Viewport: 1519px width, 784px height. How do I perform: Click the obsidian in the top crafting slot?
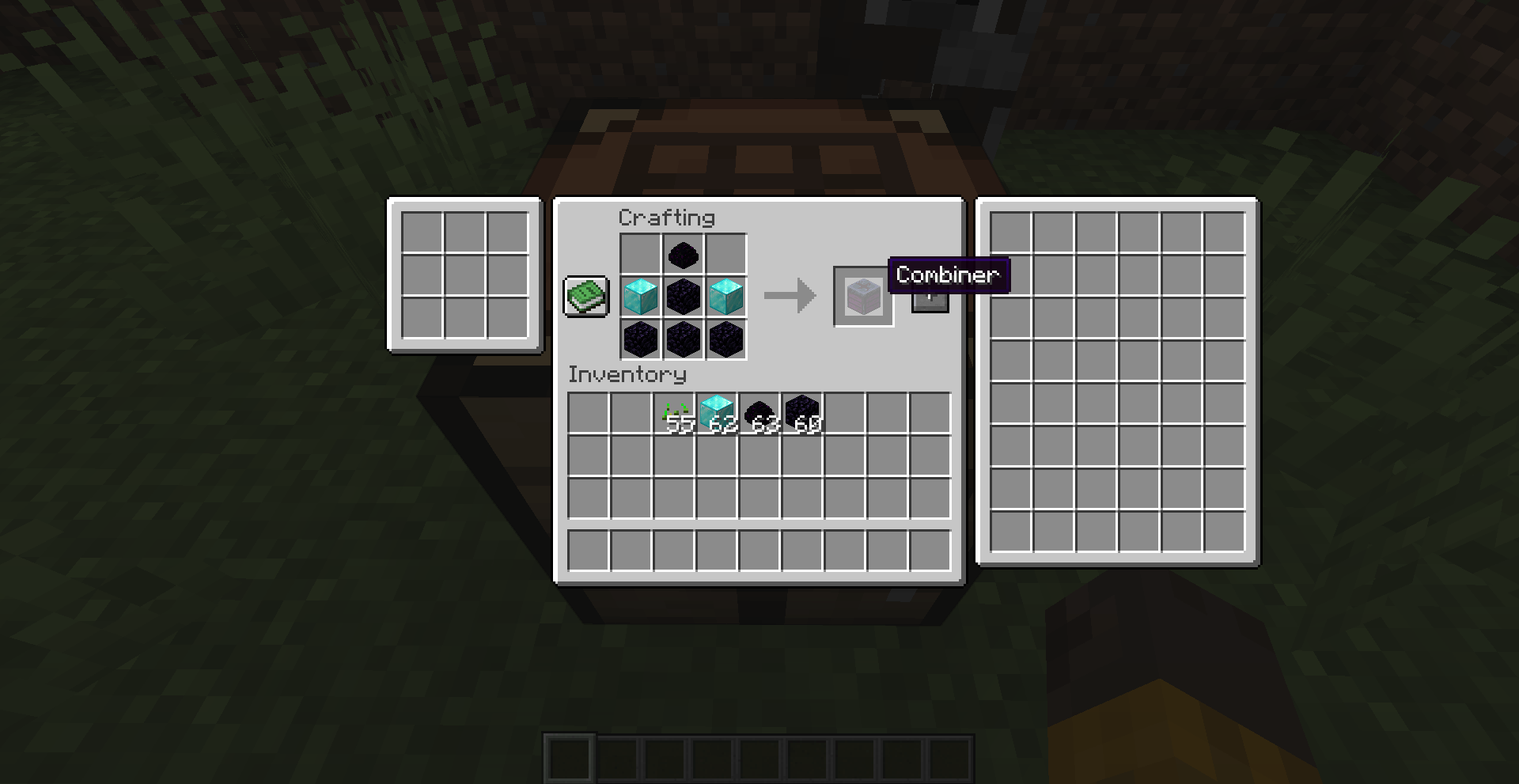click(683, 255)
